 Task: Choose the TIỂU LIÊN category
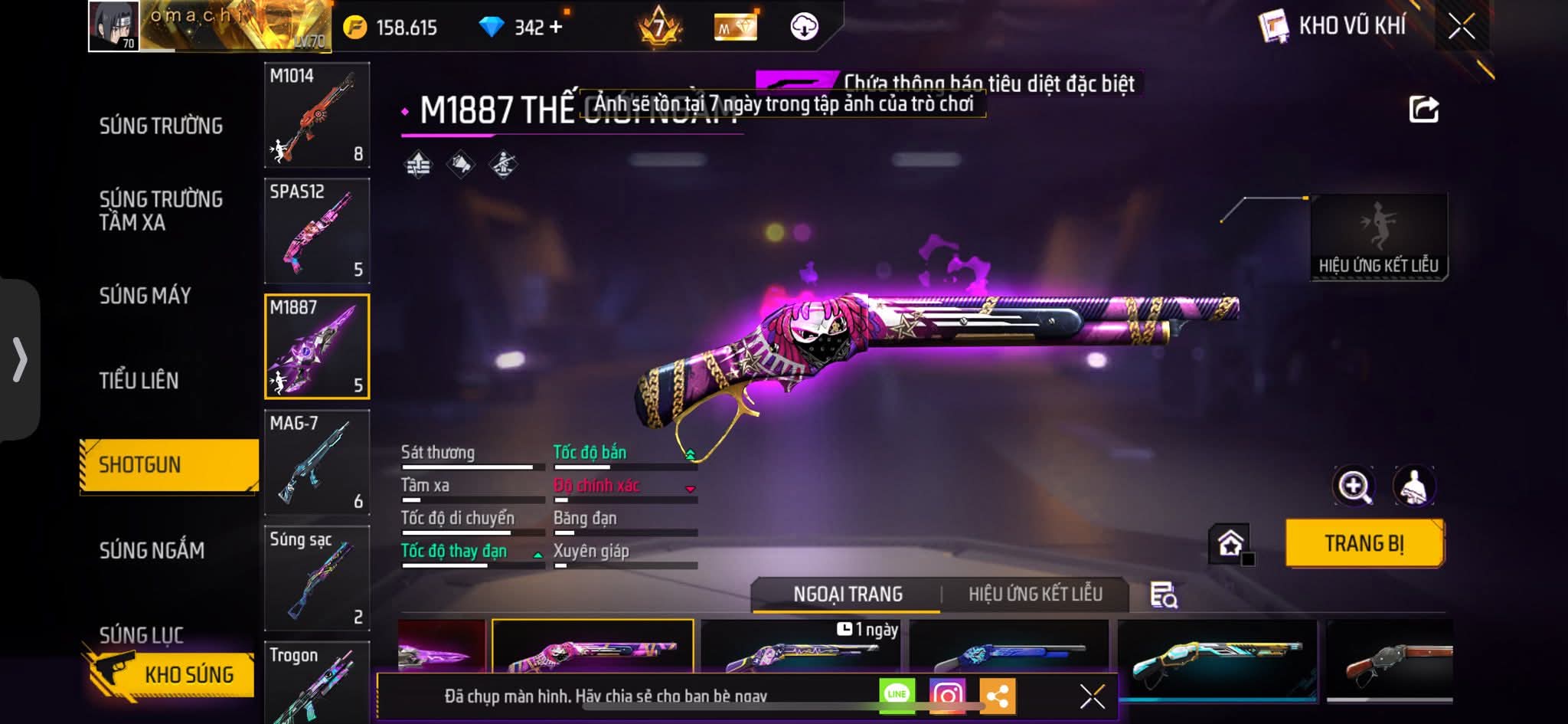coord(139,380)
